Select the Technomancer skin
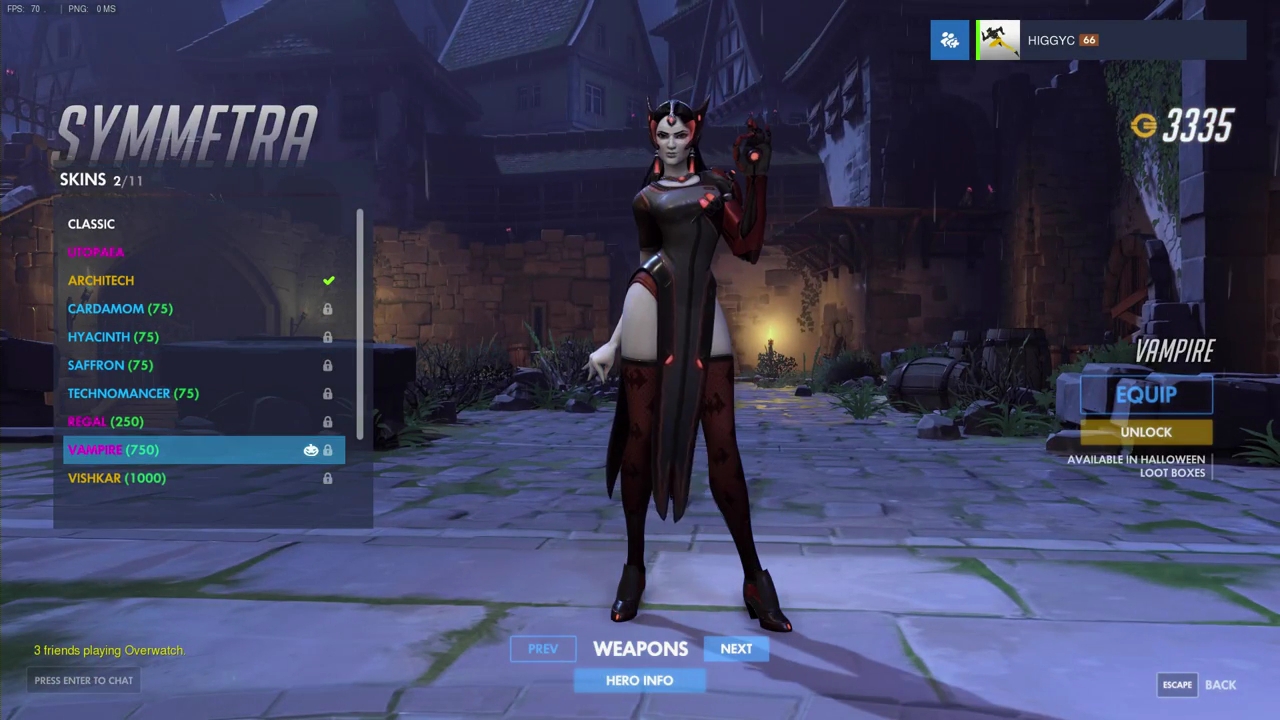Viewport: 1280px width, 720px height. point(133,393)
